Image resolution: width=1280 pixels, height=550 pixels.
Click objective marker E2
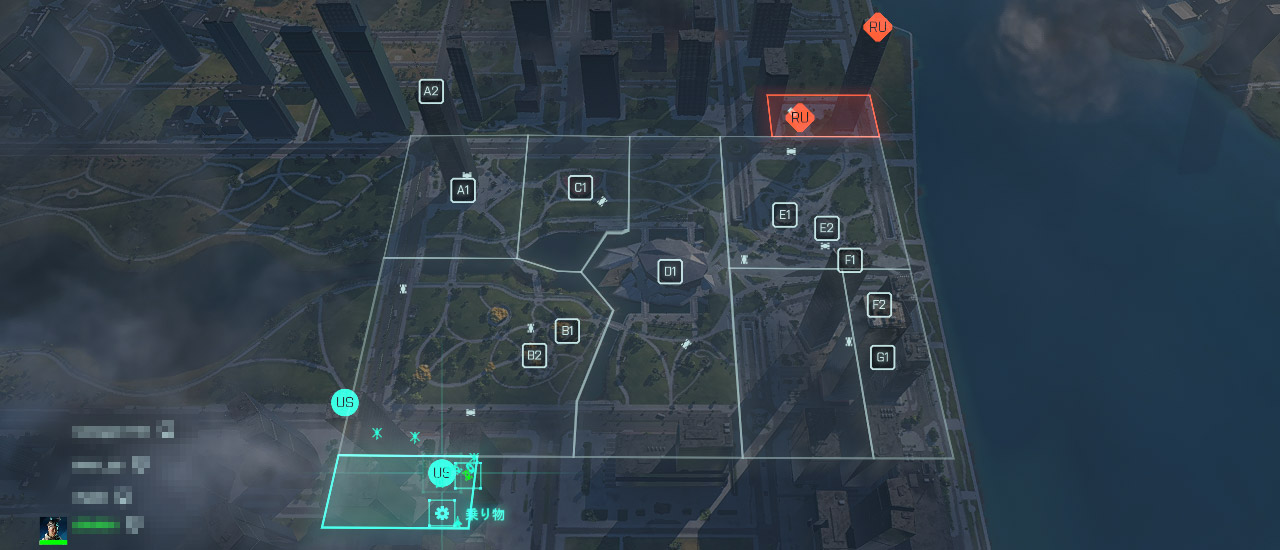pos(826,228)
